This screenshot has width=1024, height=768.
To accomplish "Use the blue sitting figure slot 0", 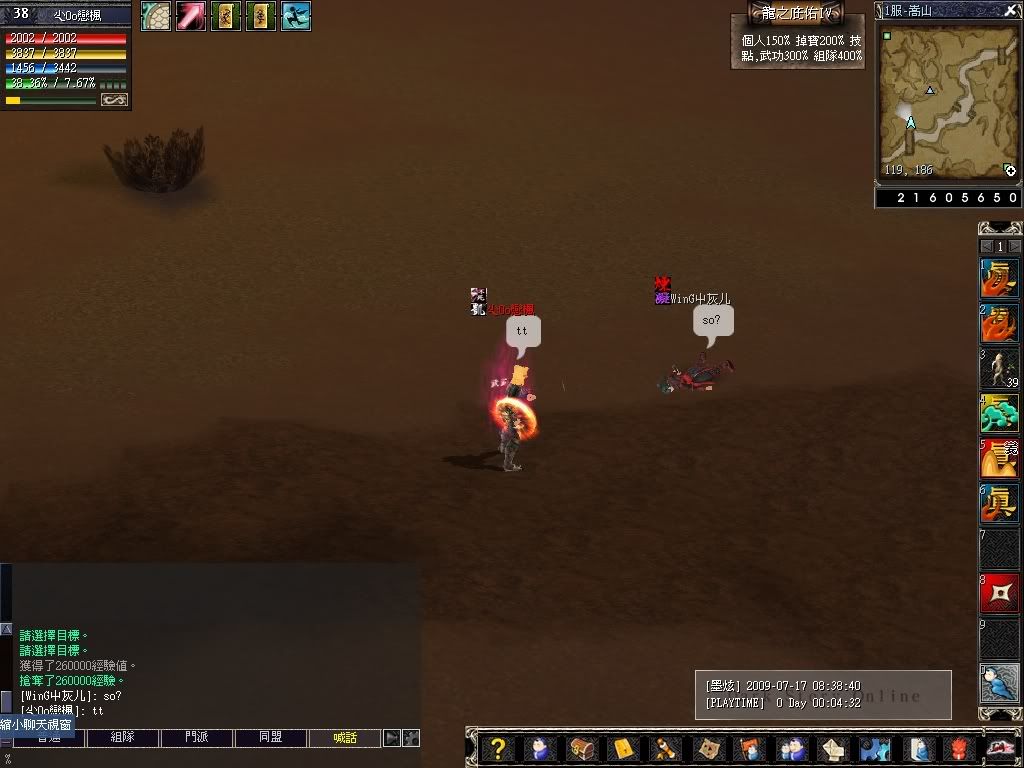I will pyautogui.click(x=999, y=683).
